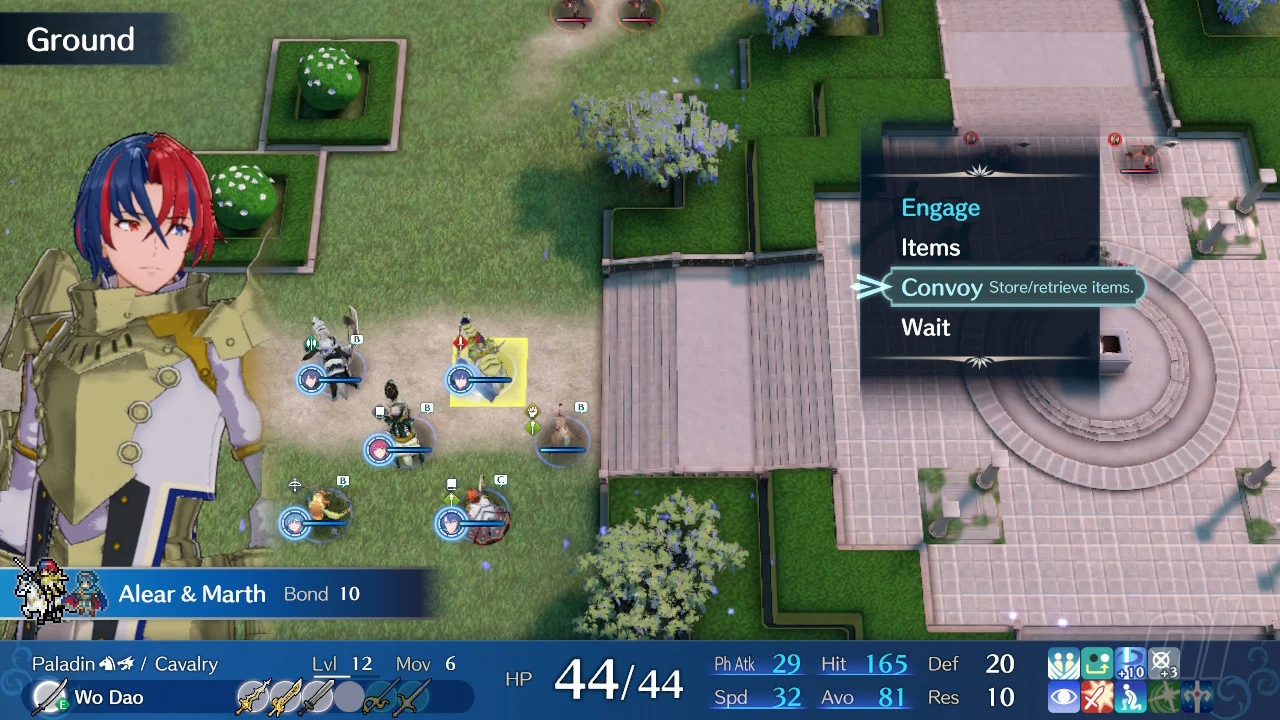Click the kneeling figure skill icon
The image size is (1280, 720).
tap(1130, 697)
